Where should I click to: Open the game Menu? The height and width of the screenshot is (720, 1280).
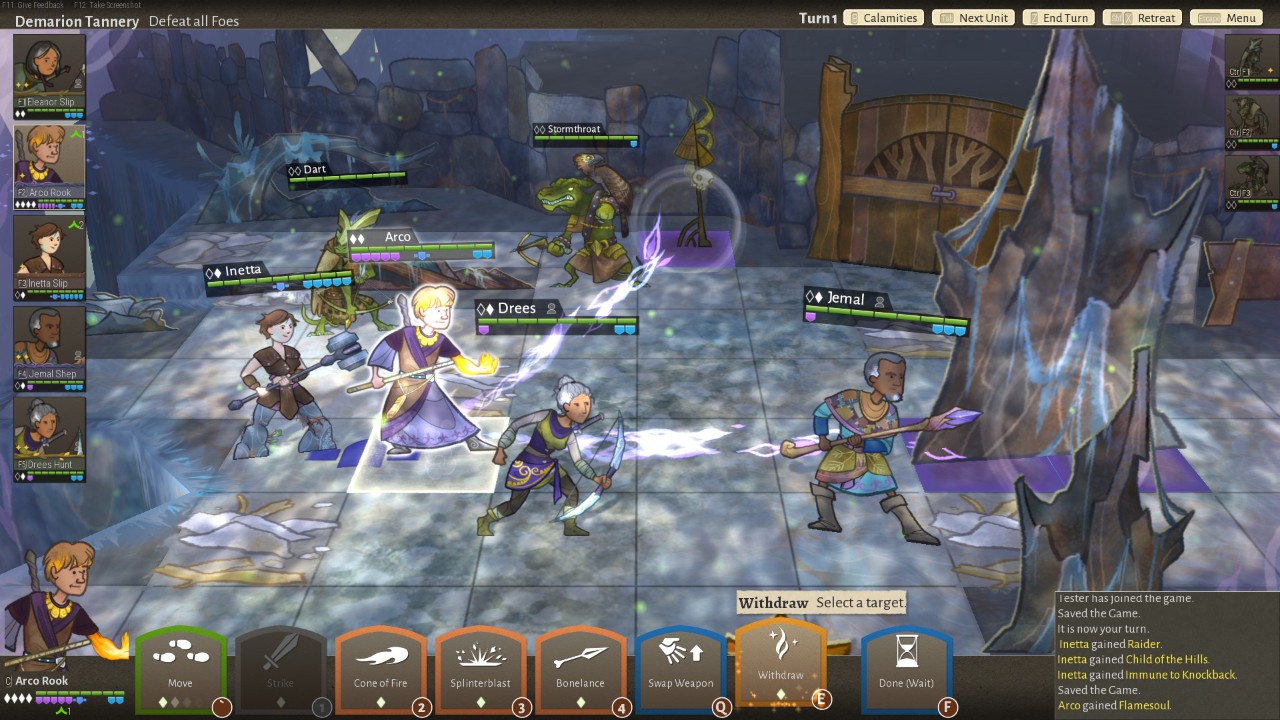click(x=1227, y=18)
